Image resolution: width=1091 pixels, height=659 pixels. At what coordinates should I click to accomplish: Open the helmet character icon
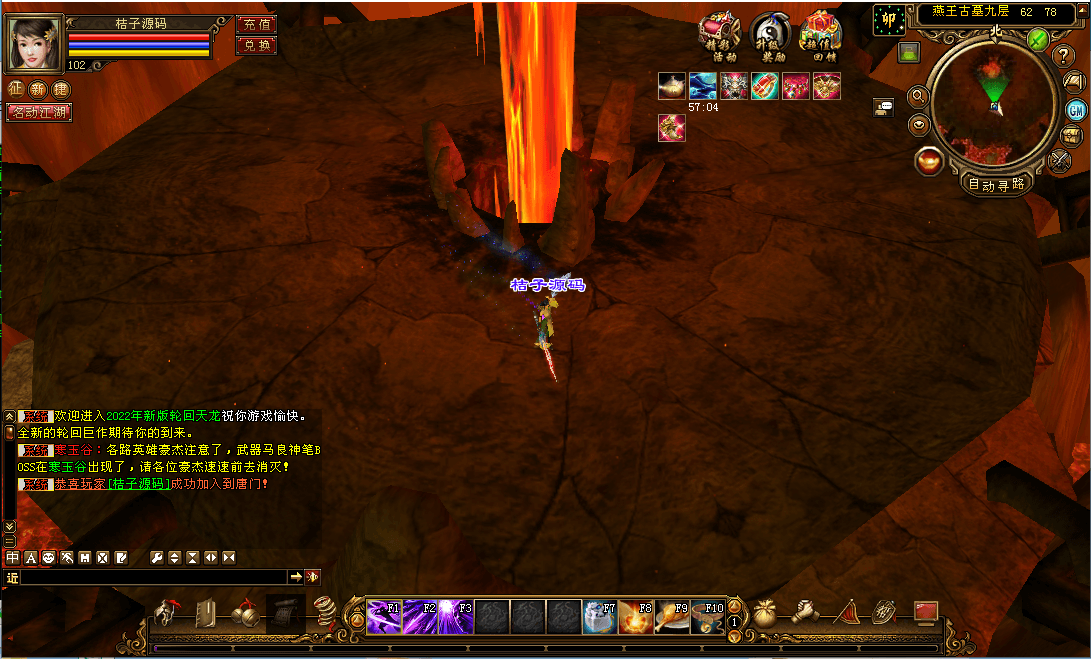[170, 611]
